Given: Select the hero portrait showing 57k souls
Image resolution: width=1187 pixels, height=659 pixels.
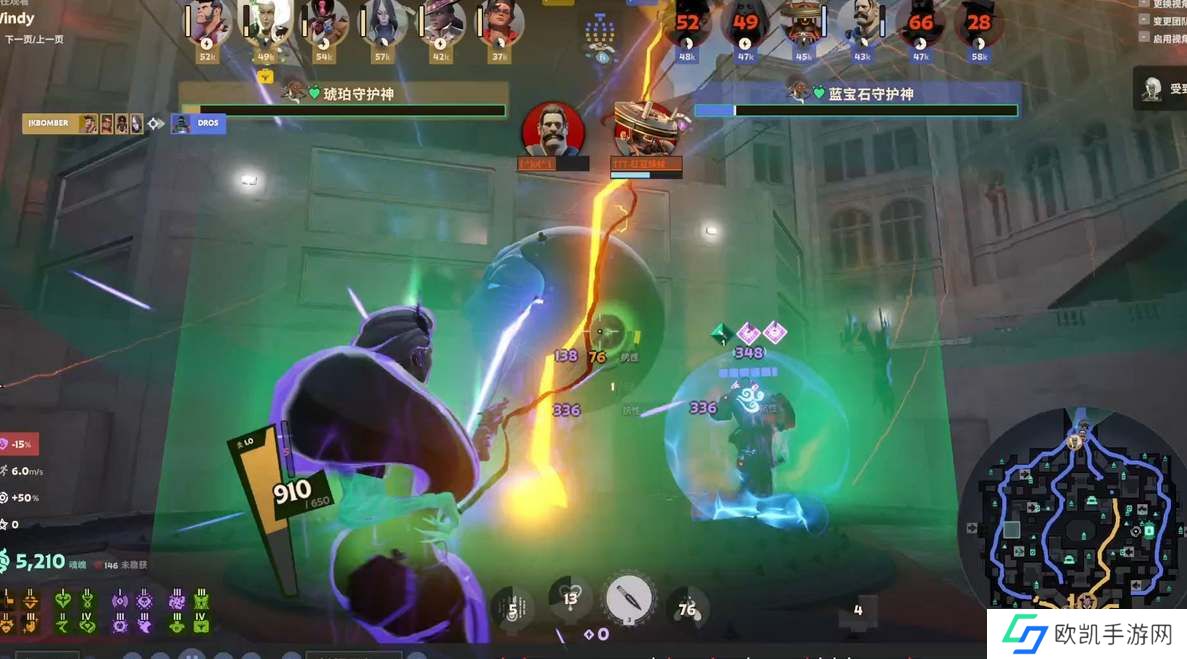Looking at the screenshot, I should point(383,22).
